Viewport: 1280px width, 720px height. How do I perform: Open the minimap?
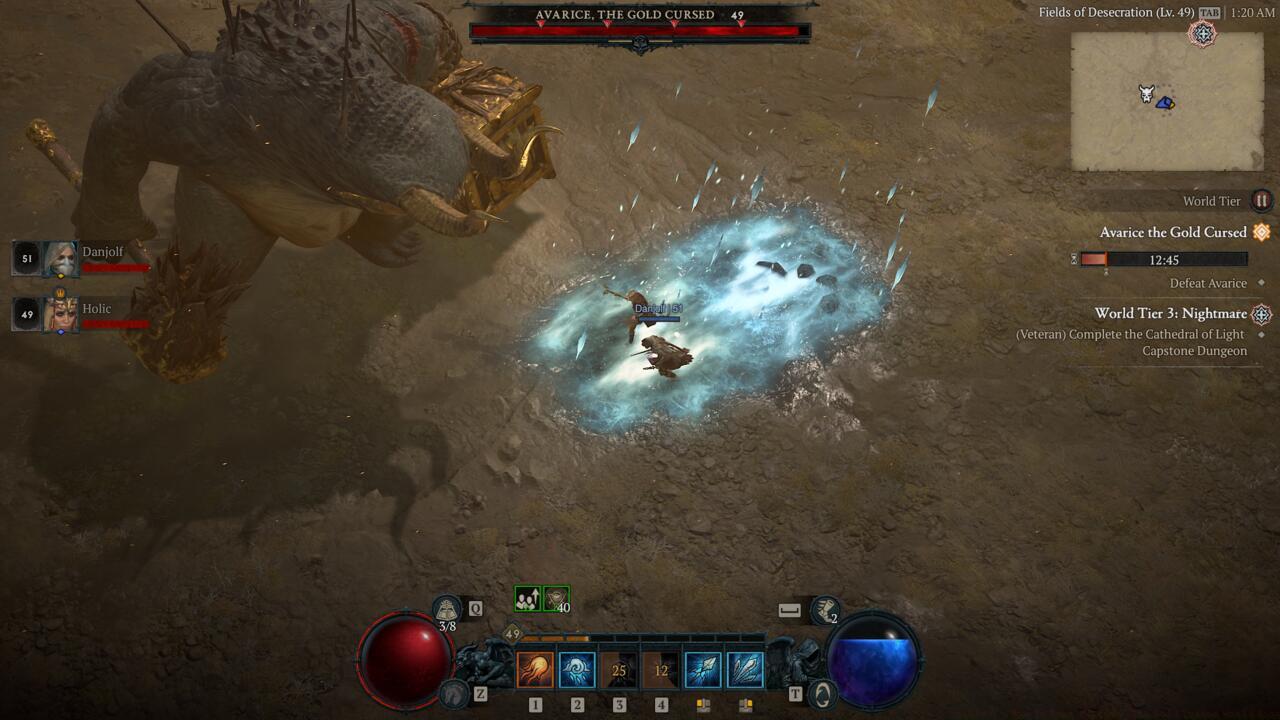pyautogui.click(x=1167, y=101)
